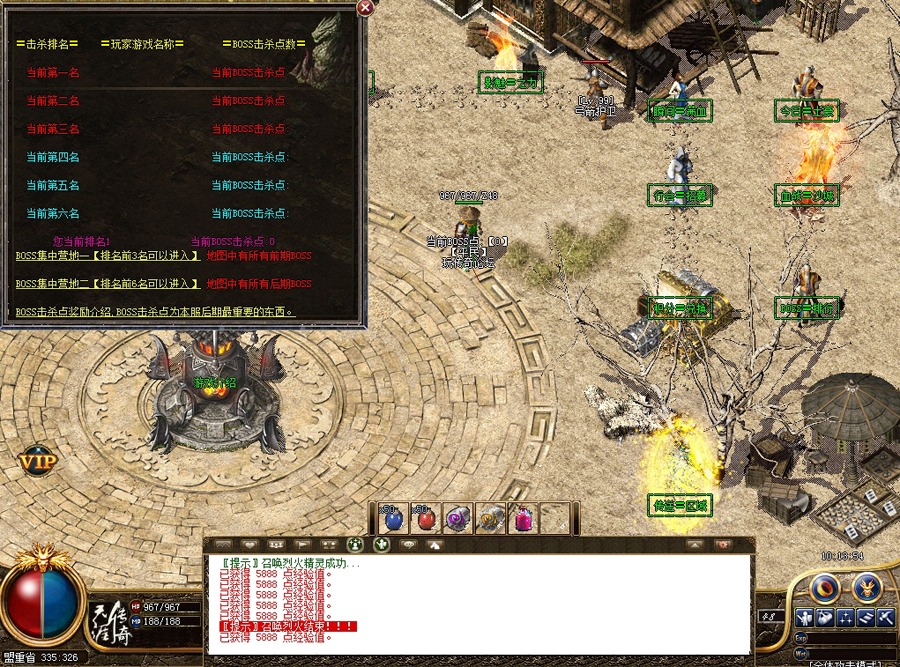This screenshot has width=900, height=667.
Task: Select the orange swirl scroll slot
Action: [x=490, y=518]
